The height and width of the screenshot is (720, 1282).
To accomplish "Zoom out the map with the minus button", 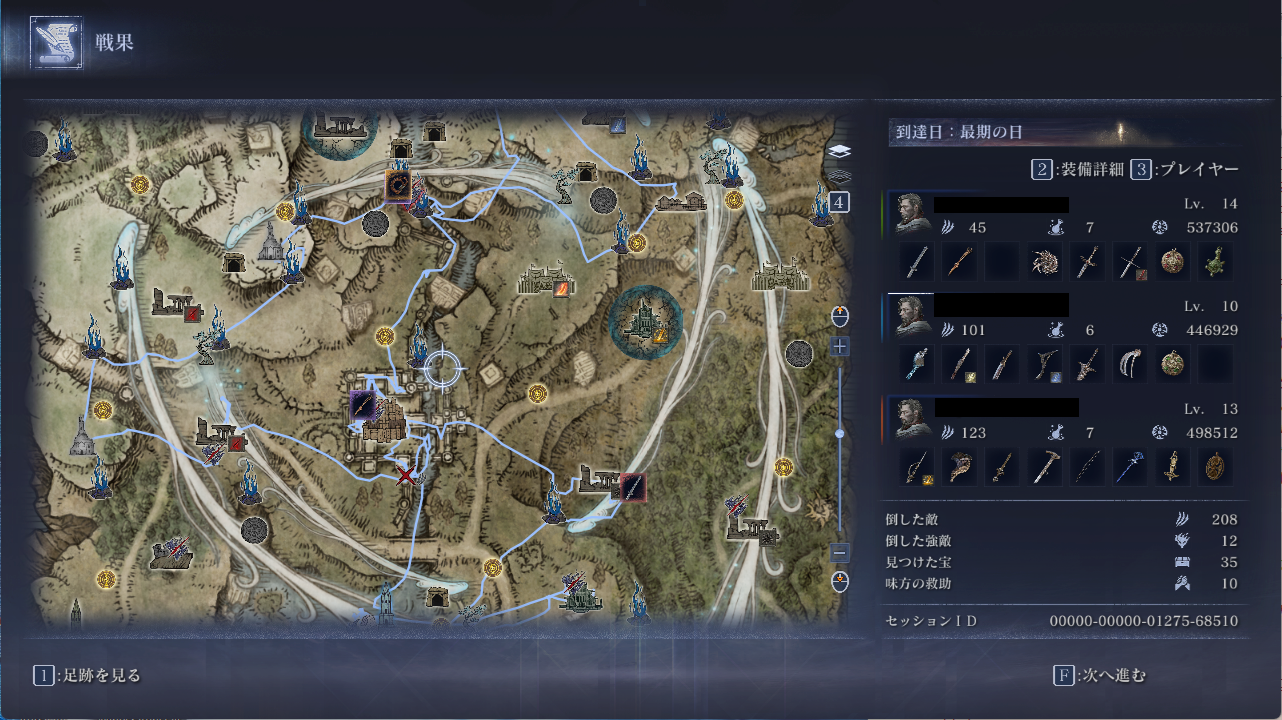I will [x=840, y=552].
